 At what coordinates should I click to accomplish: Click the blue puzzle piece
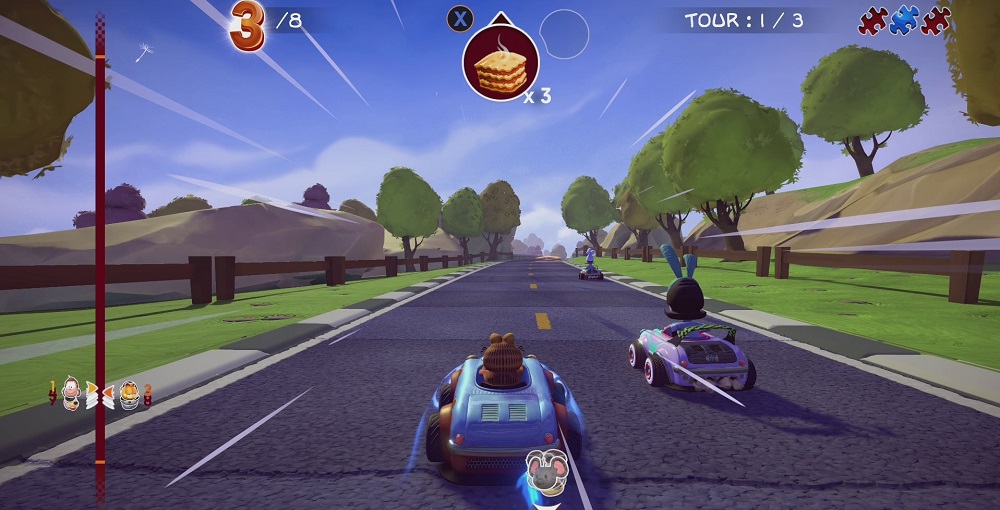click(x=904, y=20)
